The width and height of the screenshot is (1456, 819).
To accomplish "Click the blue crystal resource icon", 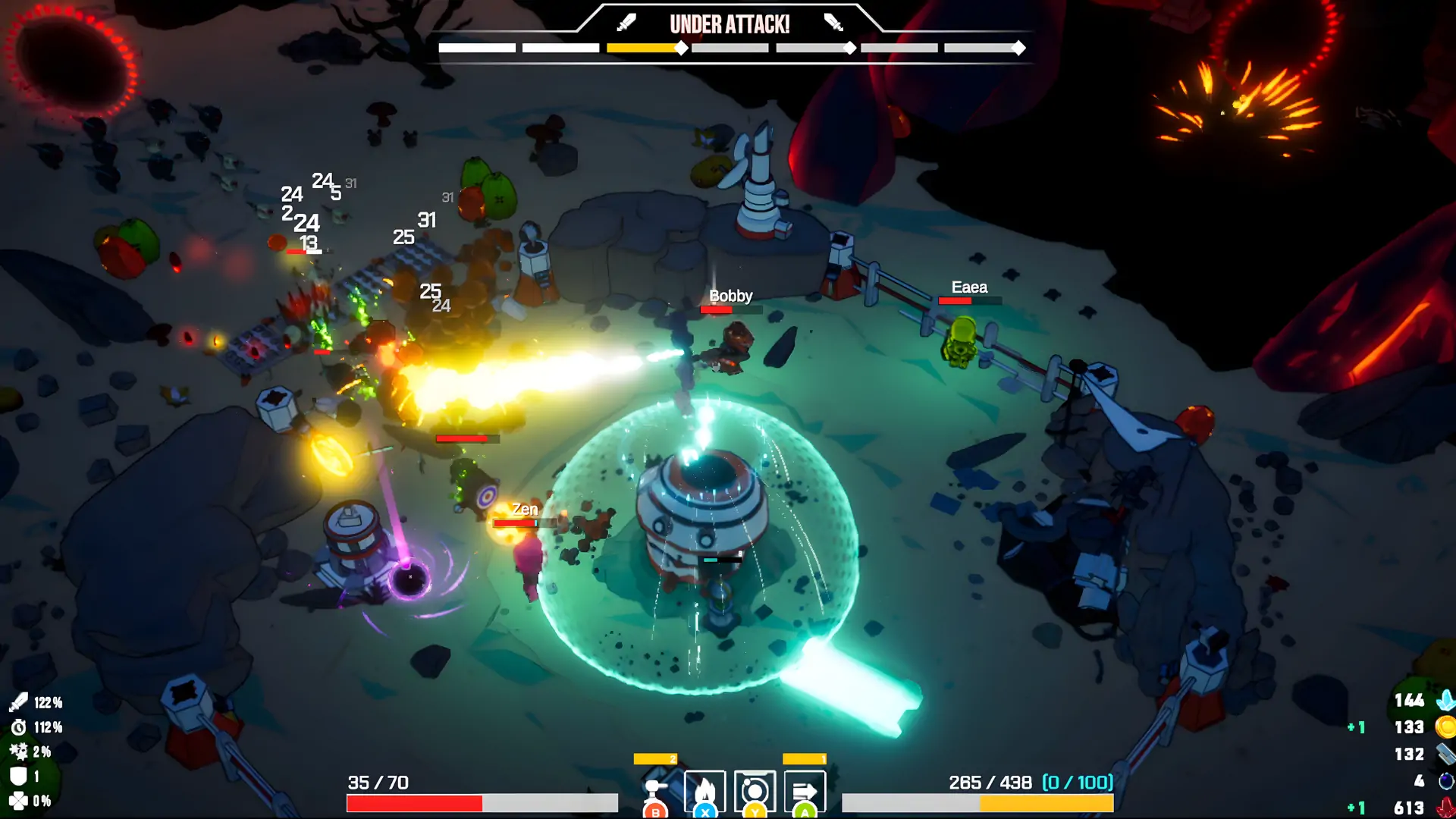I will click(x=1446, y=700).
